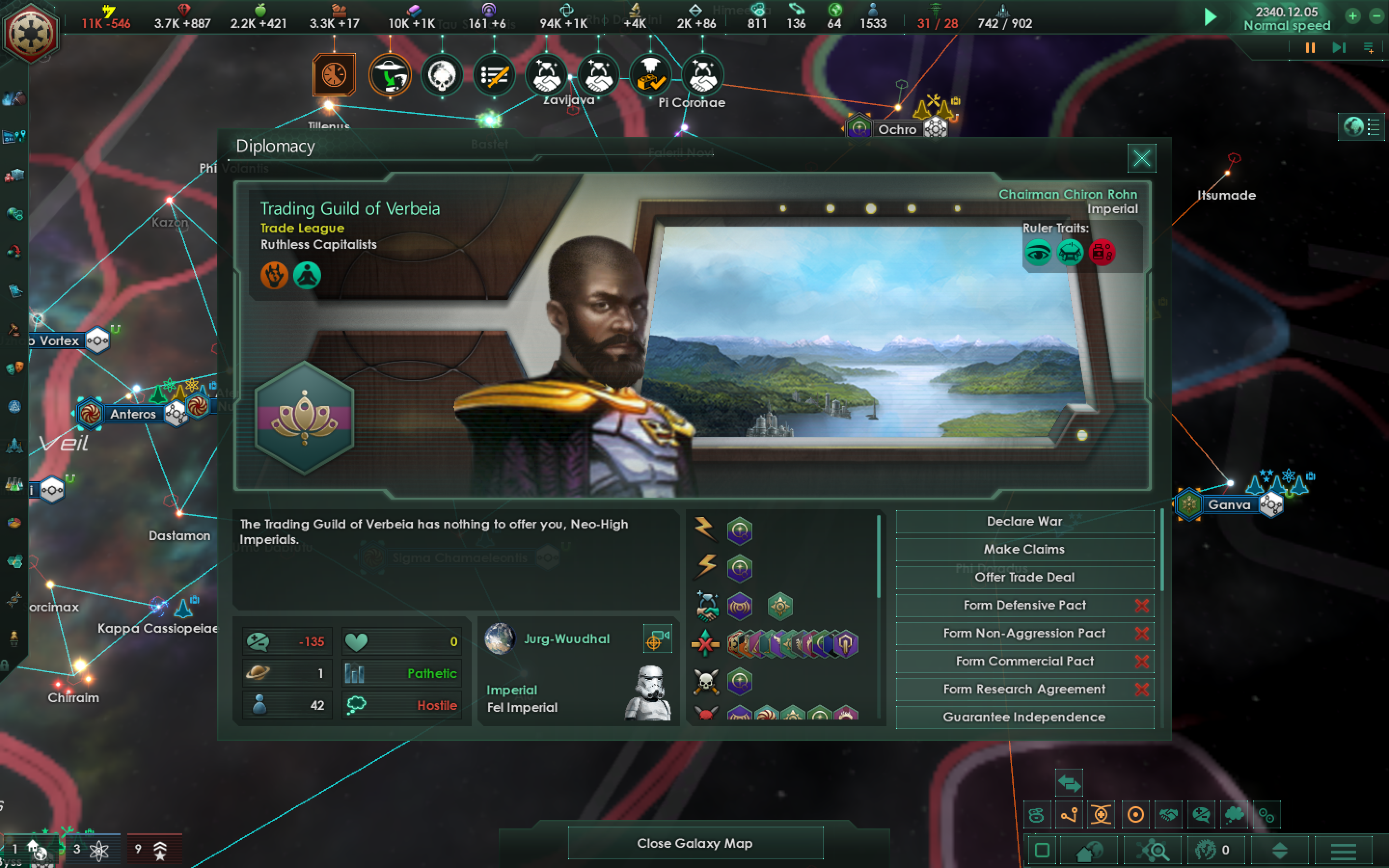The image size is (1389, 868).
Task: Pause the game with the pause button
Action: click(x=1311, y=49)
